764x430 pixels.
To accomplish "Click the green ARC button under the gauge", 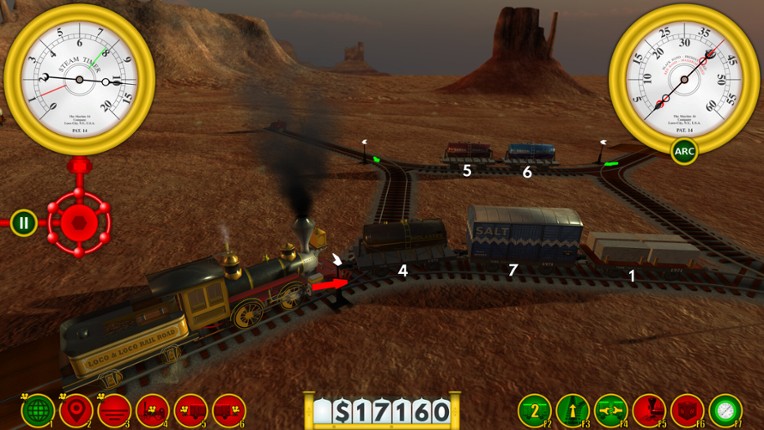I will pyautogui.click(x=684, y=152).
